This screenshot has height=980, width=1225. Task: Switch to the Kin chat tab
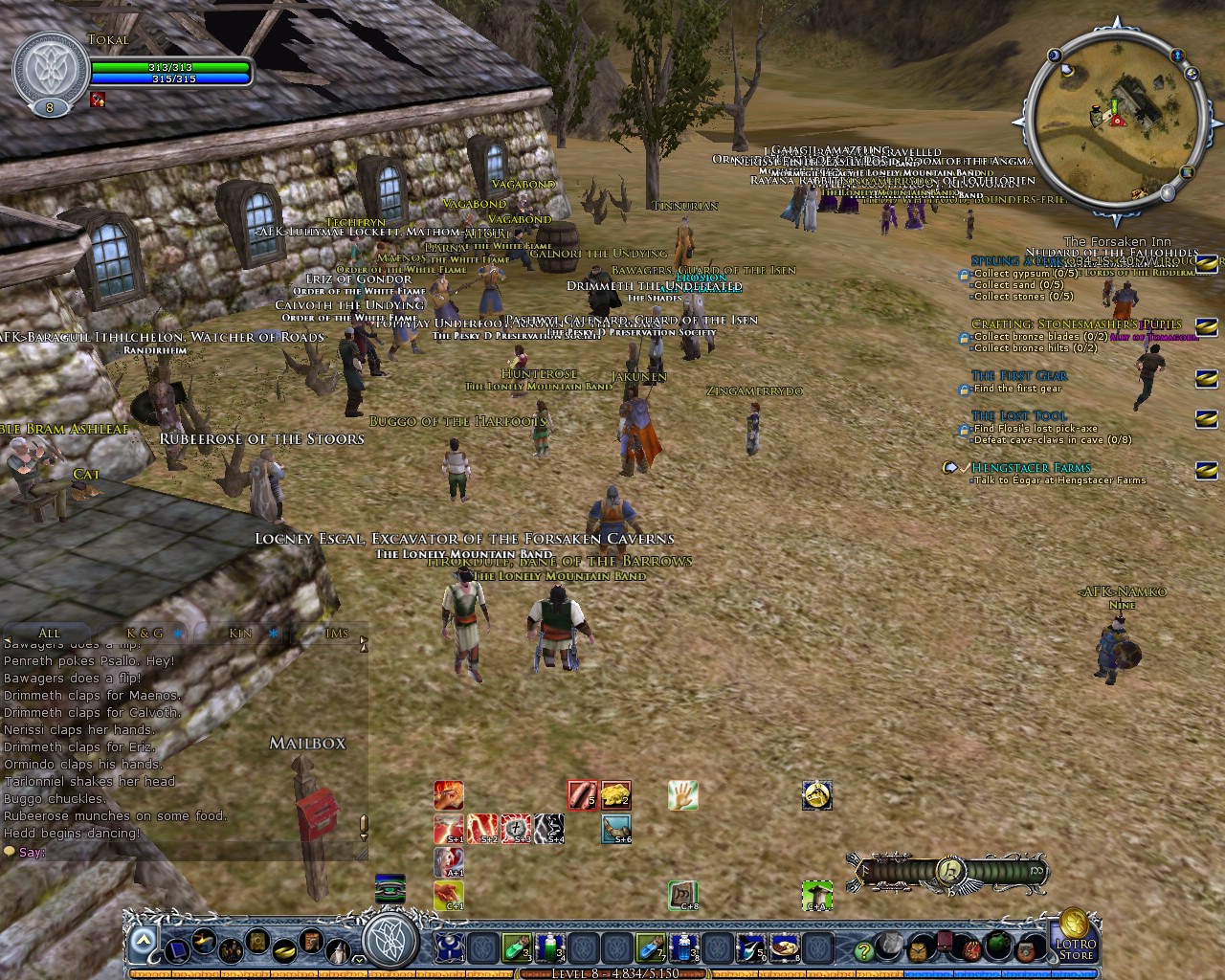click(239, 633)
